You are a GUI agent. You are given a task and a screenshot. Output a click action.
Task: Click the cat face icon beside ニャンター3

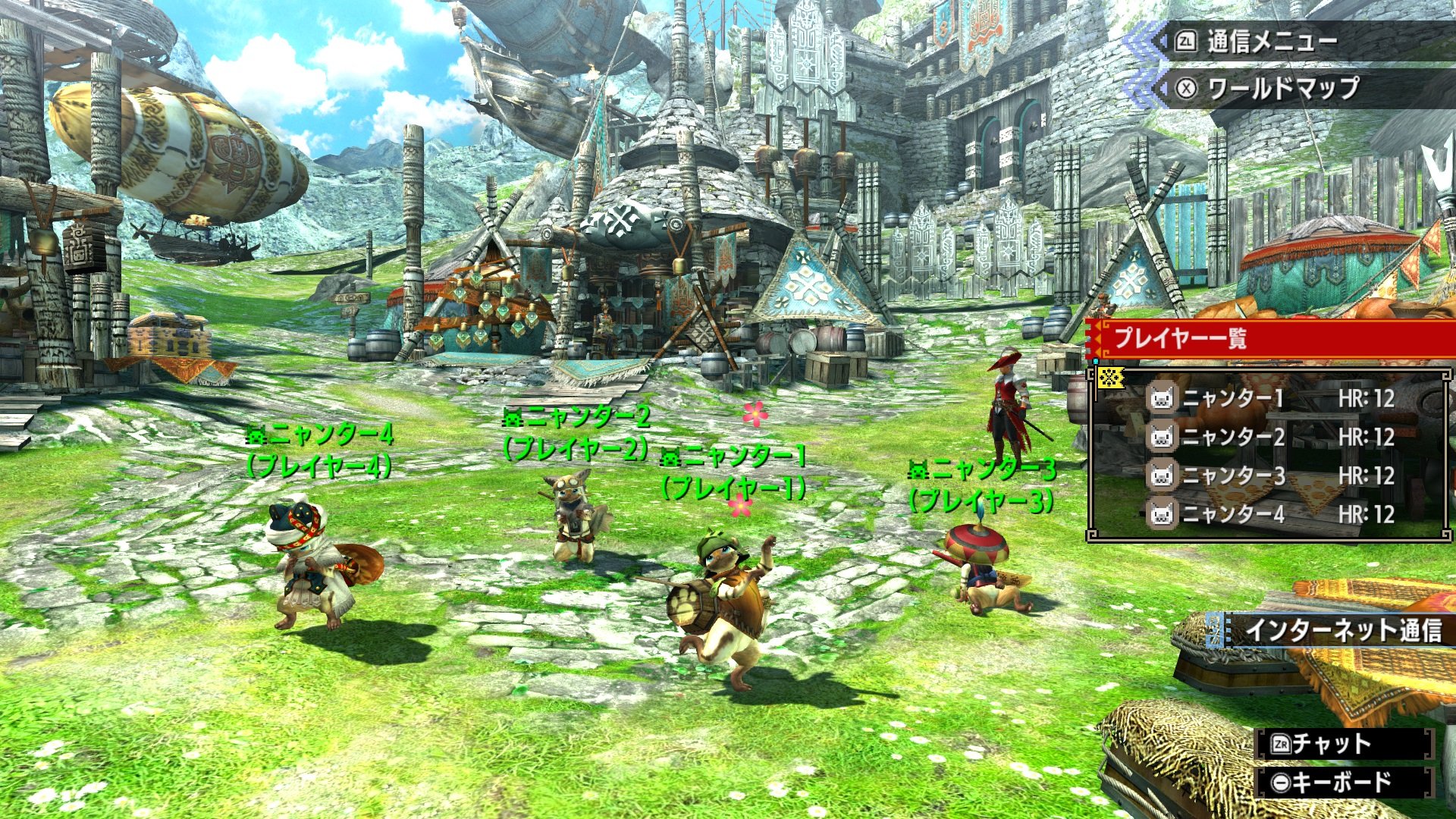[x=1161, y=475]
